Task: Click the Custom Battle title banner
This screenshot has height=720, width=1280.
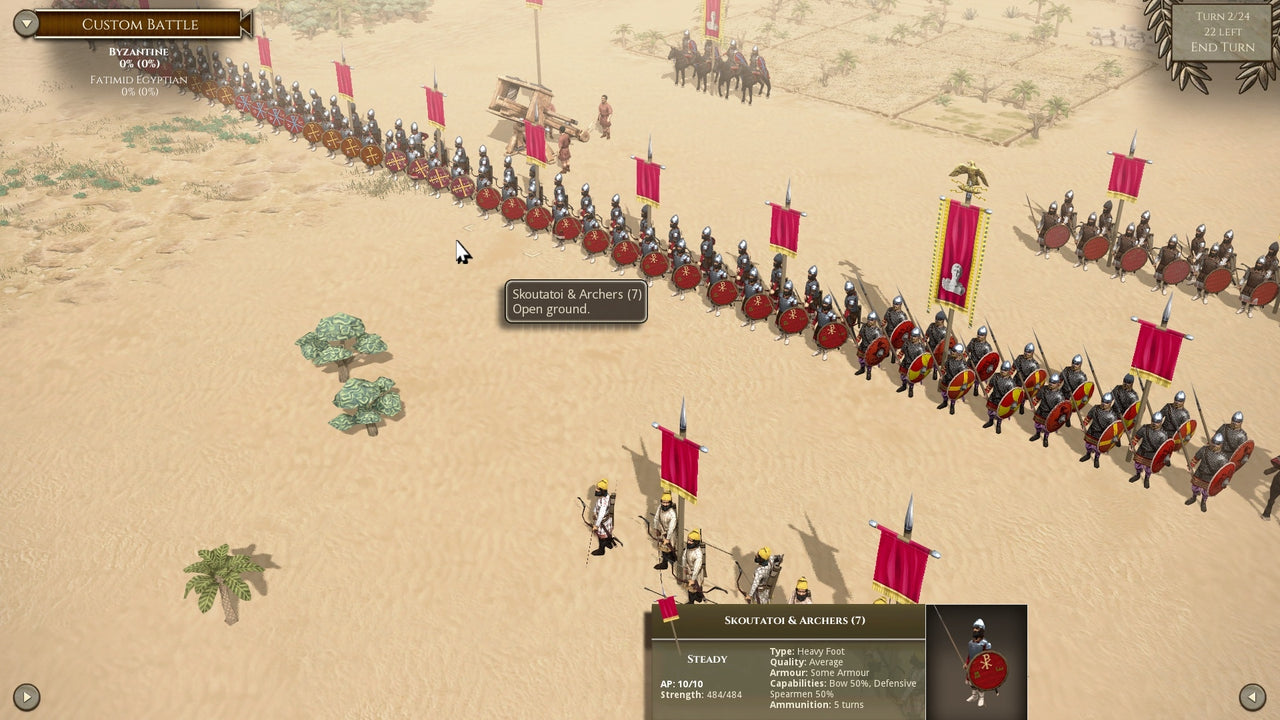Action: click(x=140, y=23)
